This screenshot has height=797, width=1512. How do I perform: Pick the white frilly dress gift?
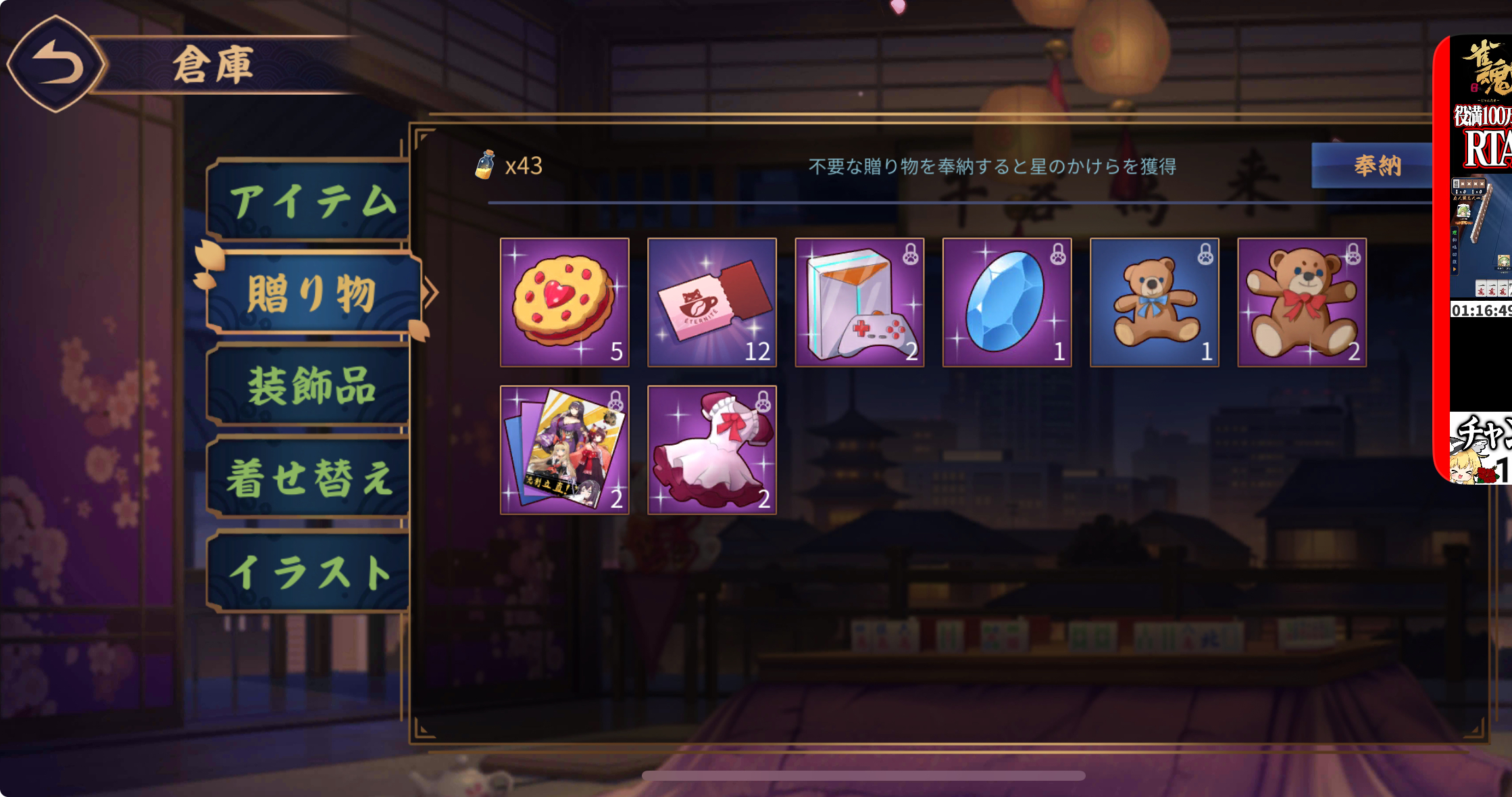pyautogui.click(x=712, y=450)
